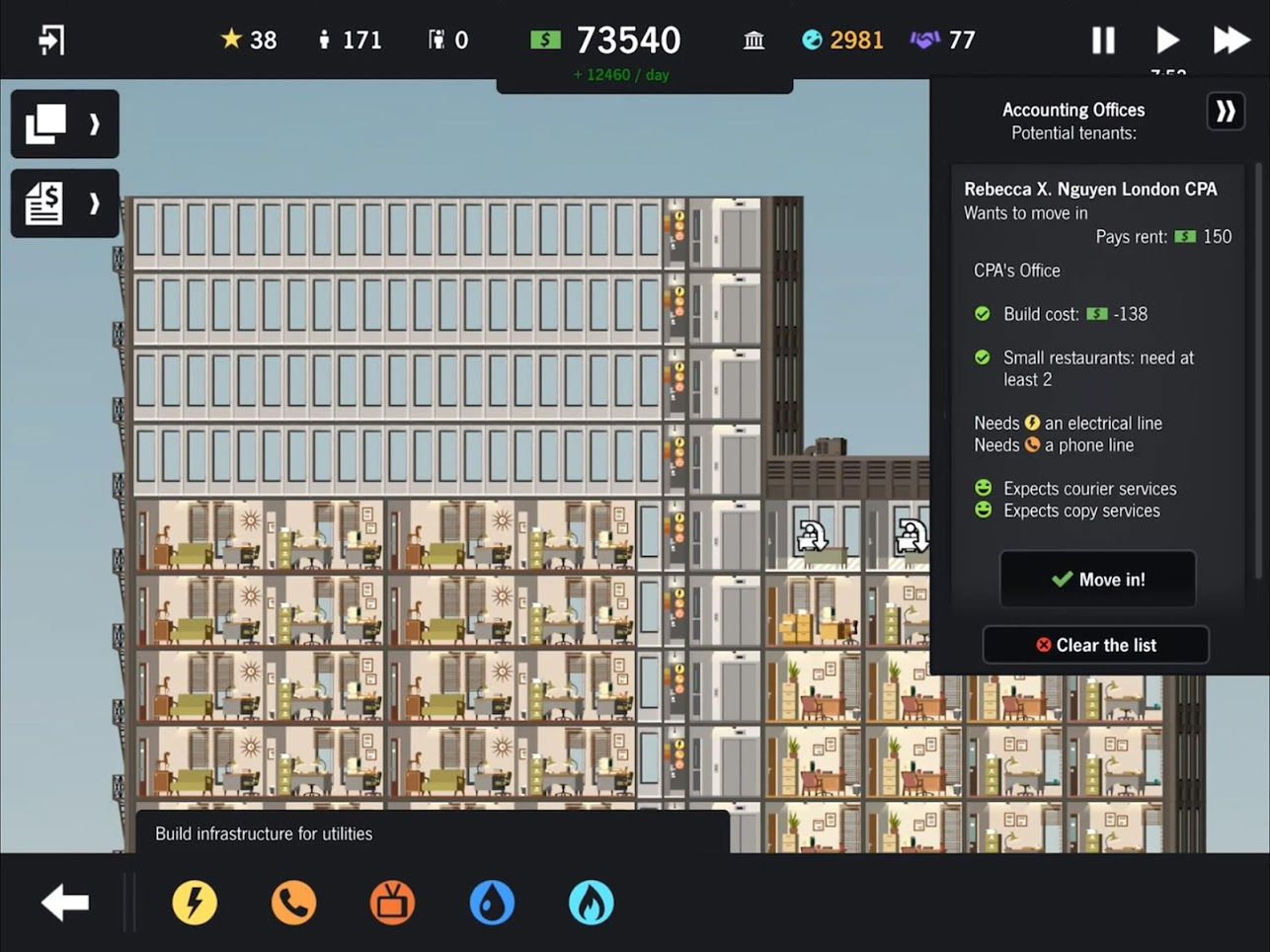Select the electrical line tool

point(195,902)
